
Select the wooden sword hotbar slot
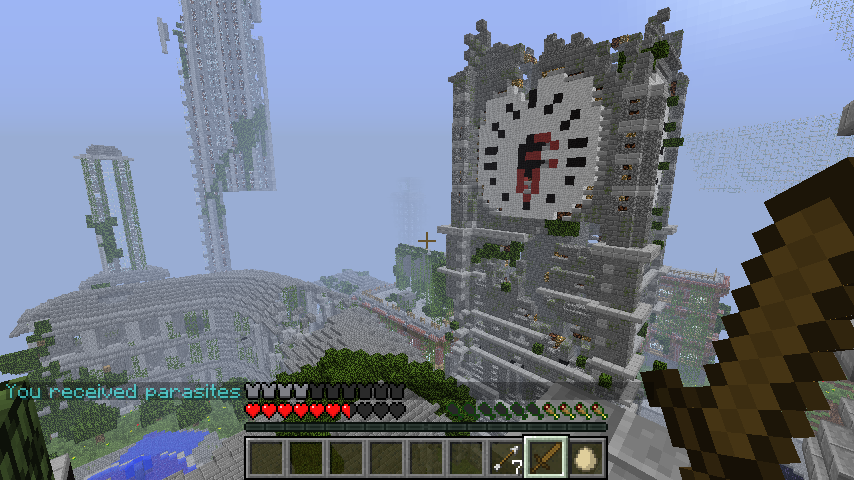(x=546, y=458)
